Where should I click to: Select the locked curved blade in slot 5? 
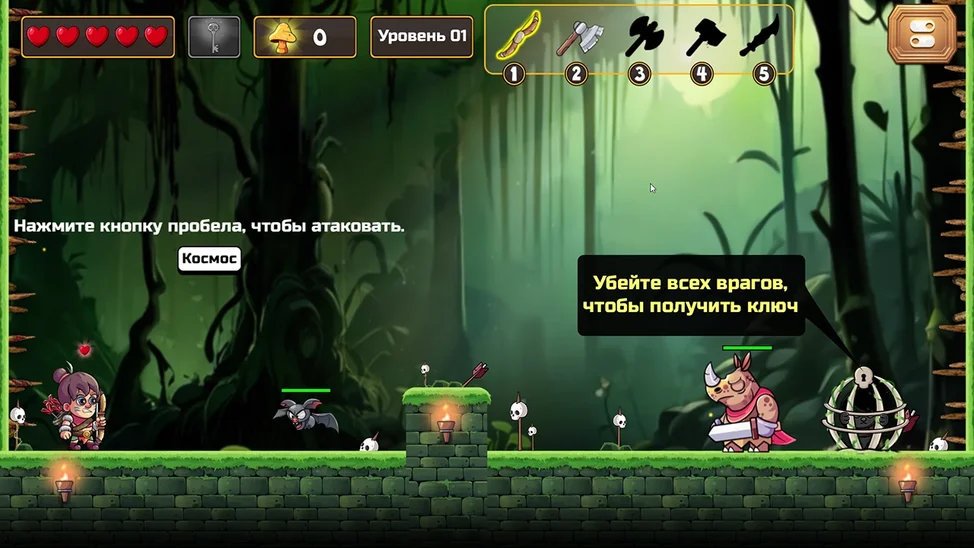pyautogui.click(x=762, y=37)
